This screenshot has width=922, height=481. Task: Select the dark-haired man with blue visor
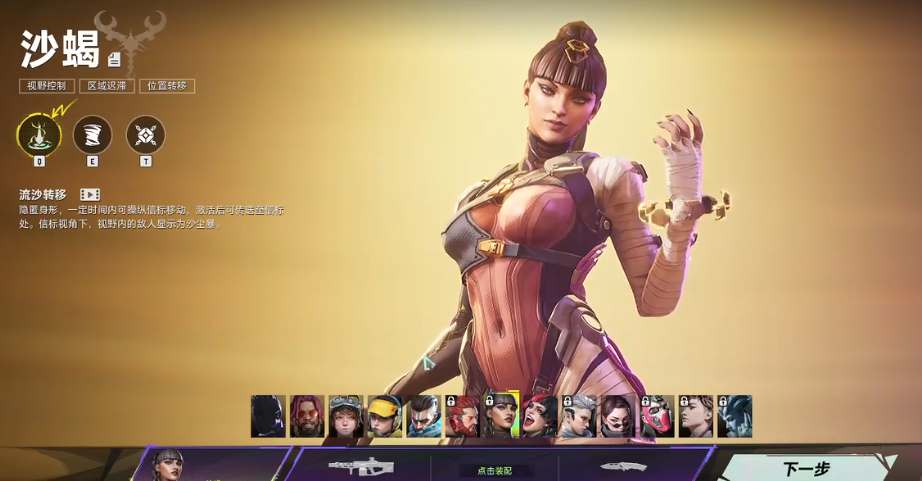click(423, 416)
